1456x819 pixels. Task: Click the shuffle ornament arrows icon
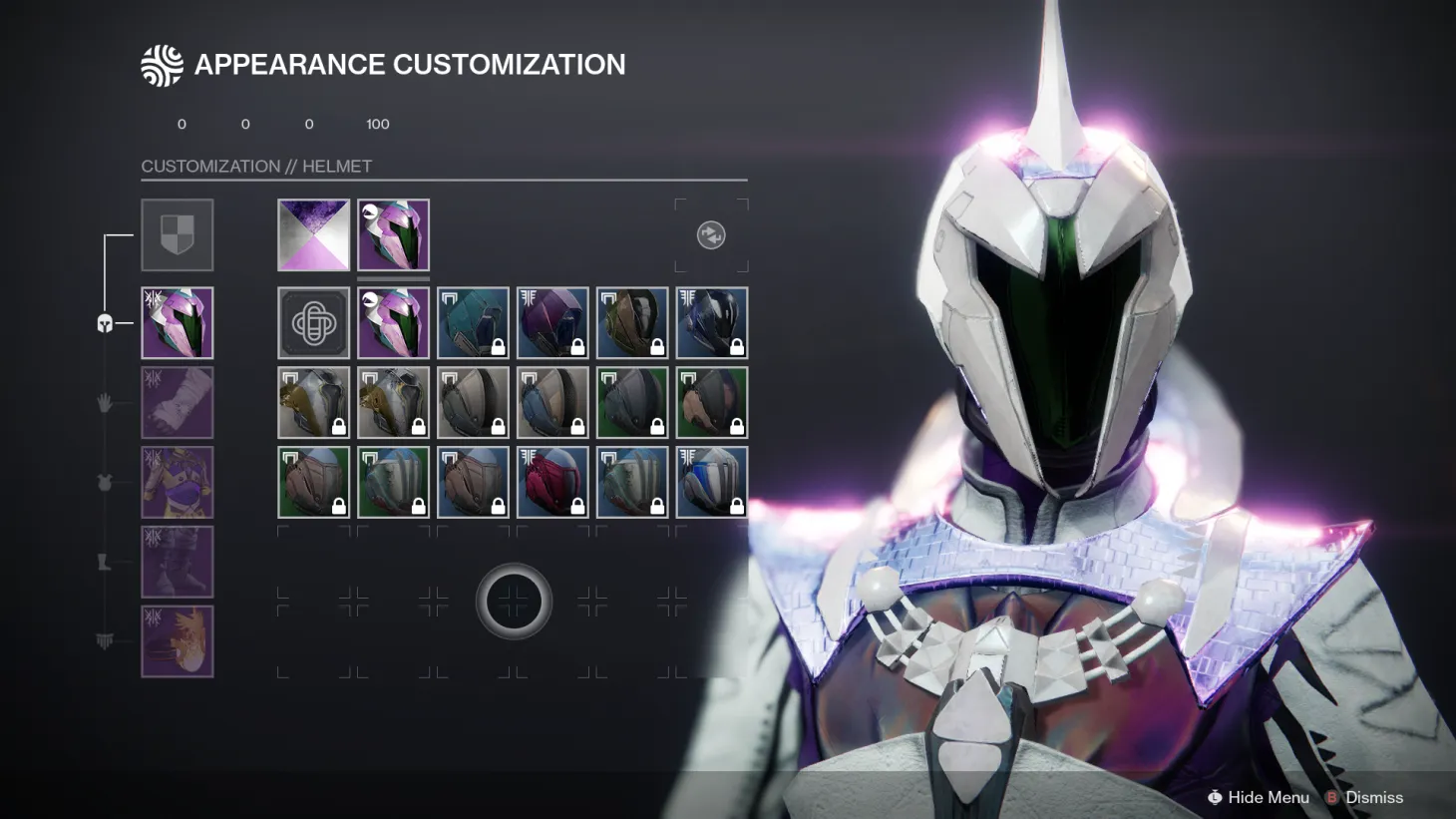(710, 235)
